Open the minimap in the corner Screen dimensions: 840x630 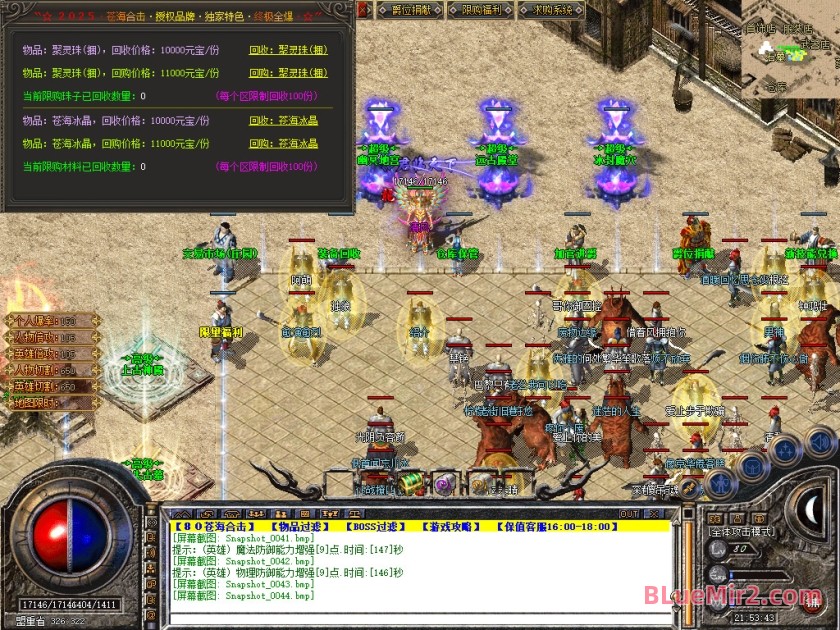pos(790,45)
